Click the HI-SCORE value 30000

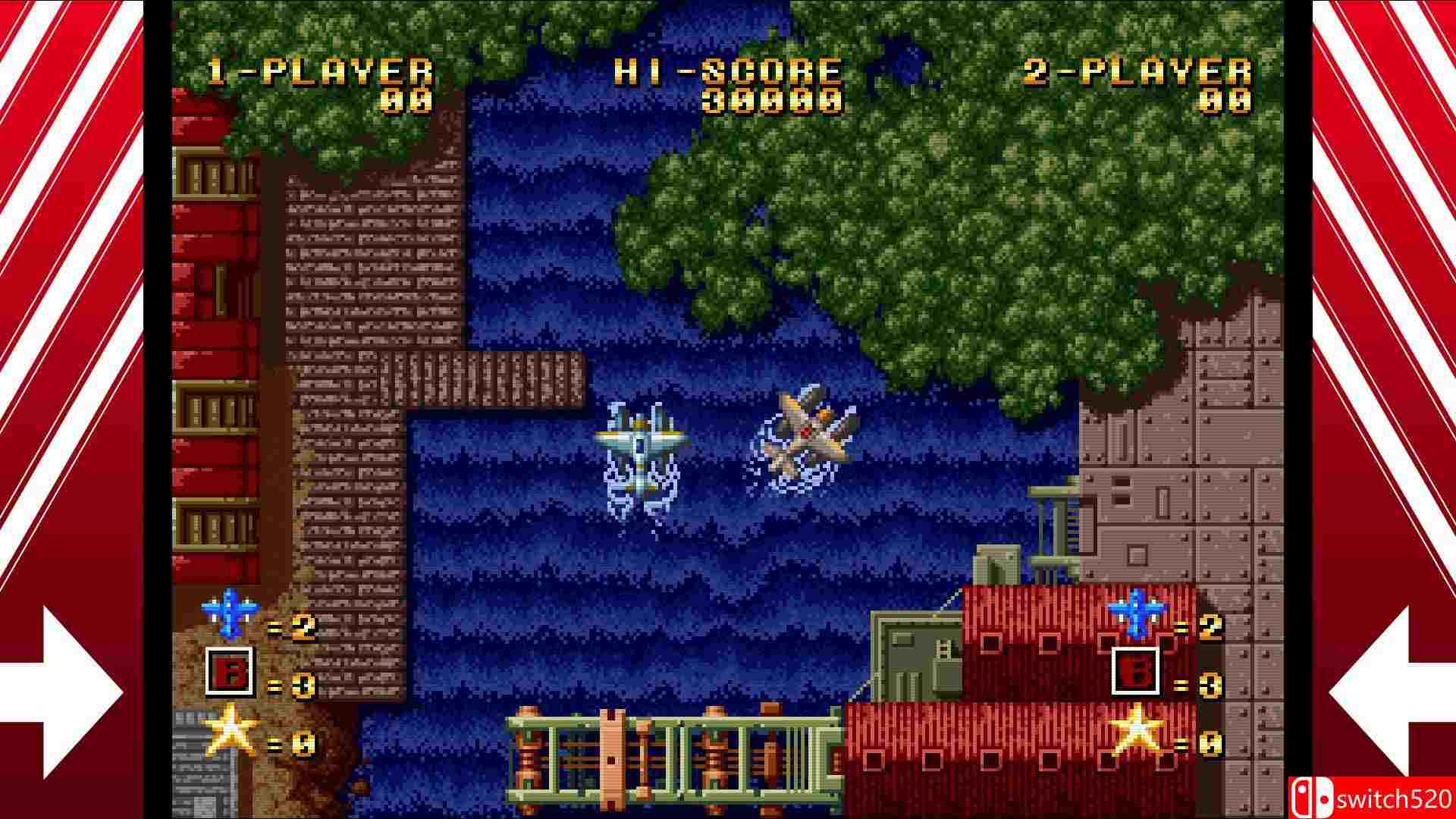click(773, 99)
